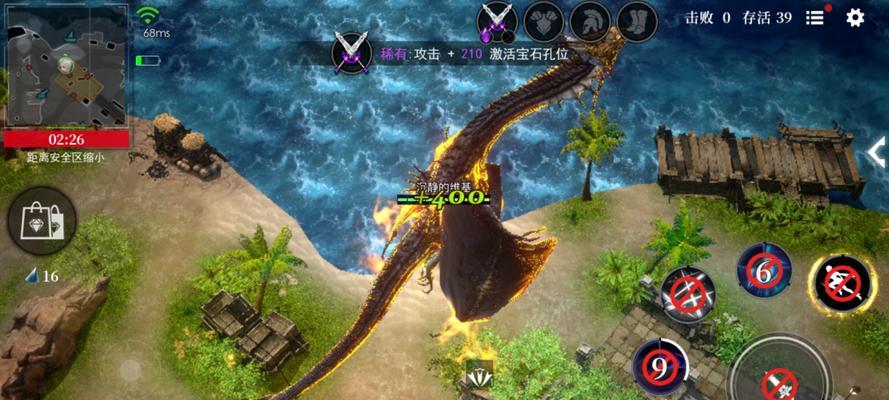Select the chest armor equipment slot

point(542,18)
